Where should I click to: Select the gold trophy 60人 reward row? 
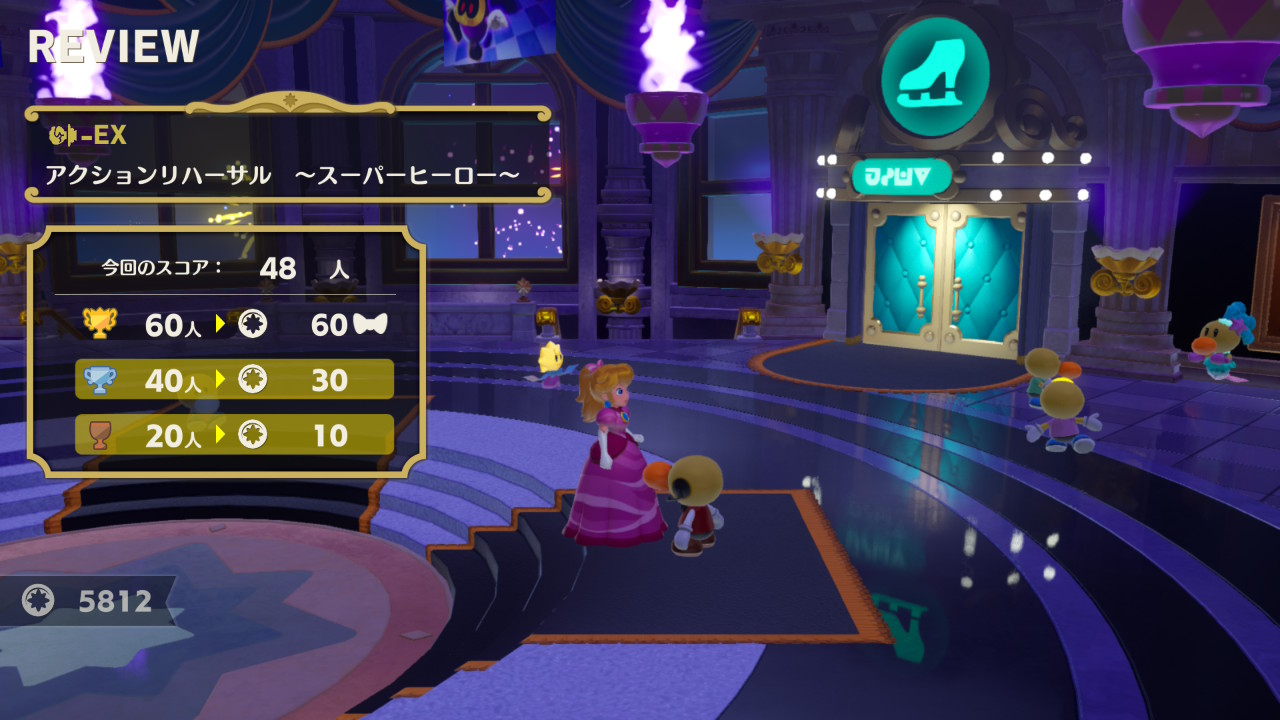(x=235, y=324)
